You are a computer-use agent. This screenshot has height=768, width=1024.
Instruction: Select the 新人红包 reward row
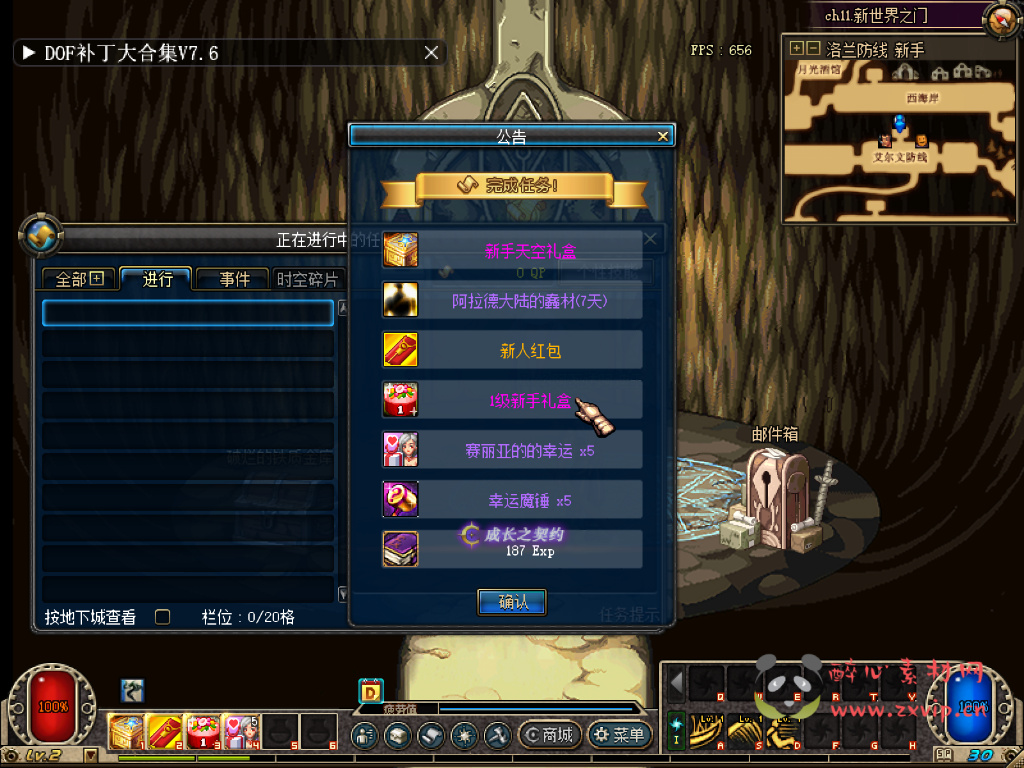(512, 350)
